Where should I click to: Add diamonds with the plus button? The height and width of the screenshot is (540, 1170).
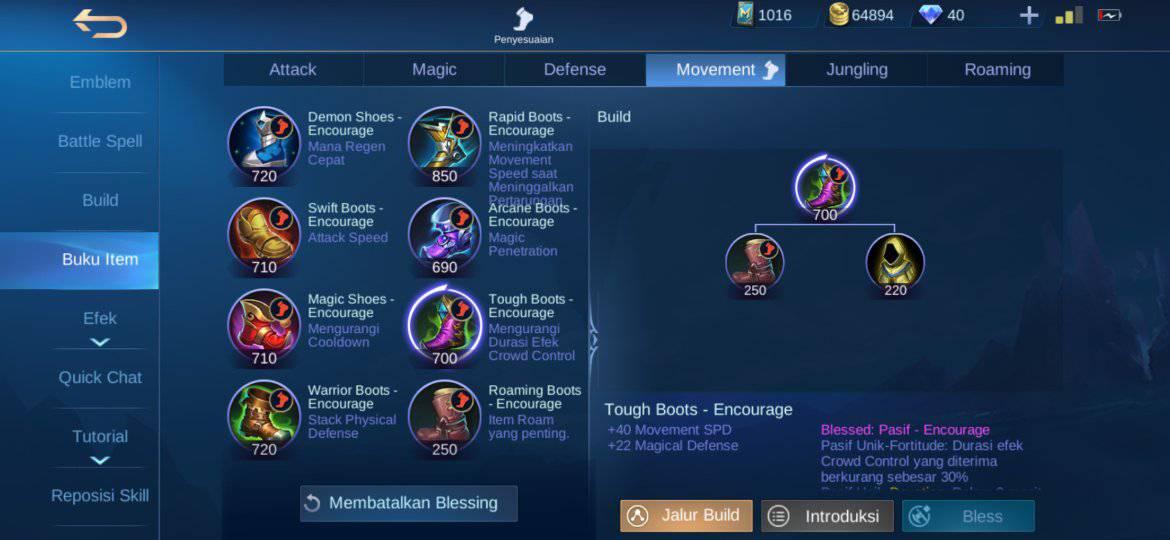[1029, 15]
